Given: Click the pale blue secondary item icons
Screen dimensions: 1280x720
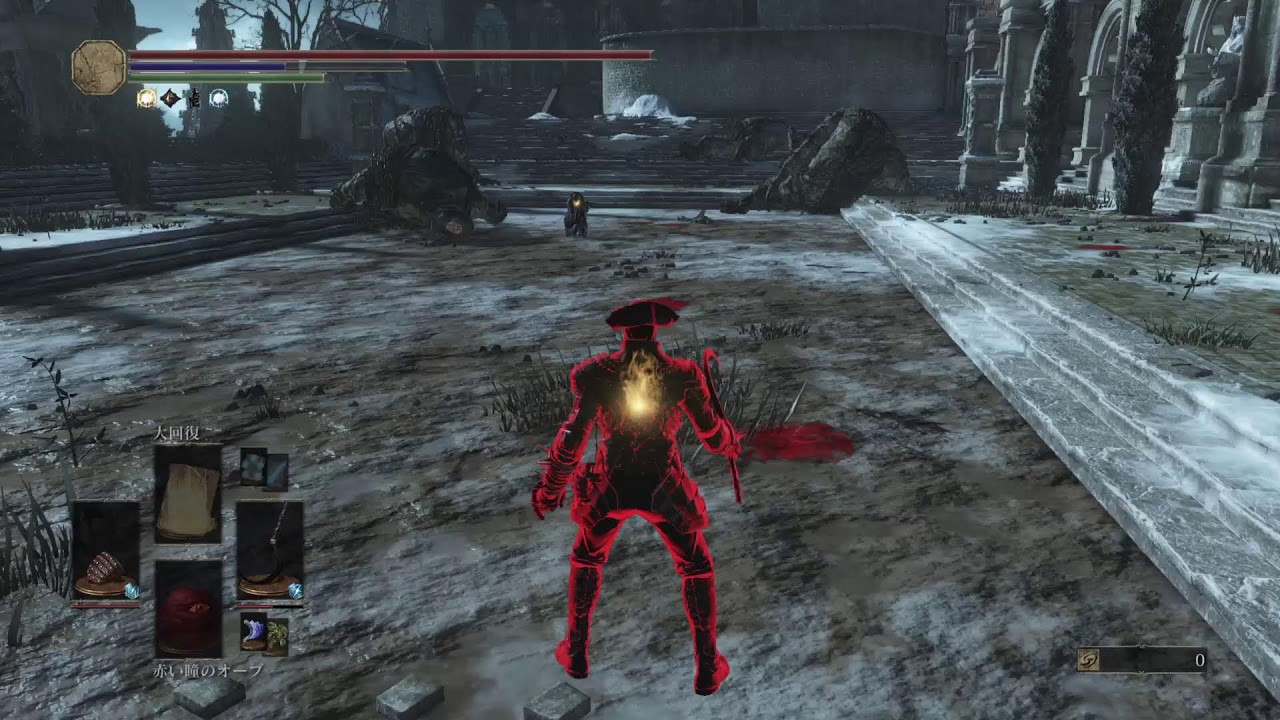Looking at the screenshot, I should [264, 470].
